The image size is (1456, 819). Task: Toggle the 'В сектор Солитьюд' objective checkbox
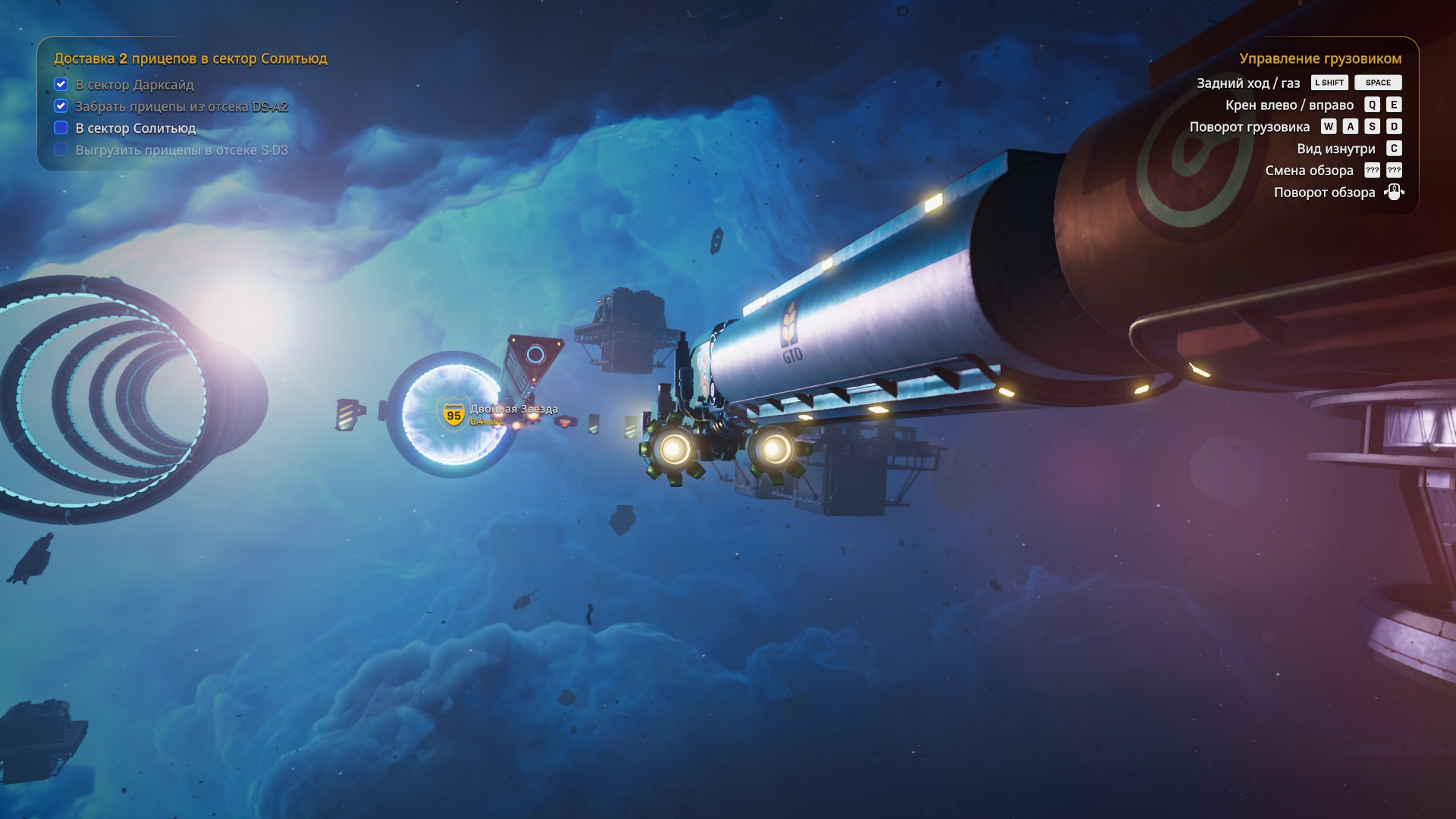(61, 127)
